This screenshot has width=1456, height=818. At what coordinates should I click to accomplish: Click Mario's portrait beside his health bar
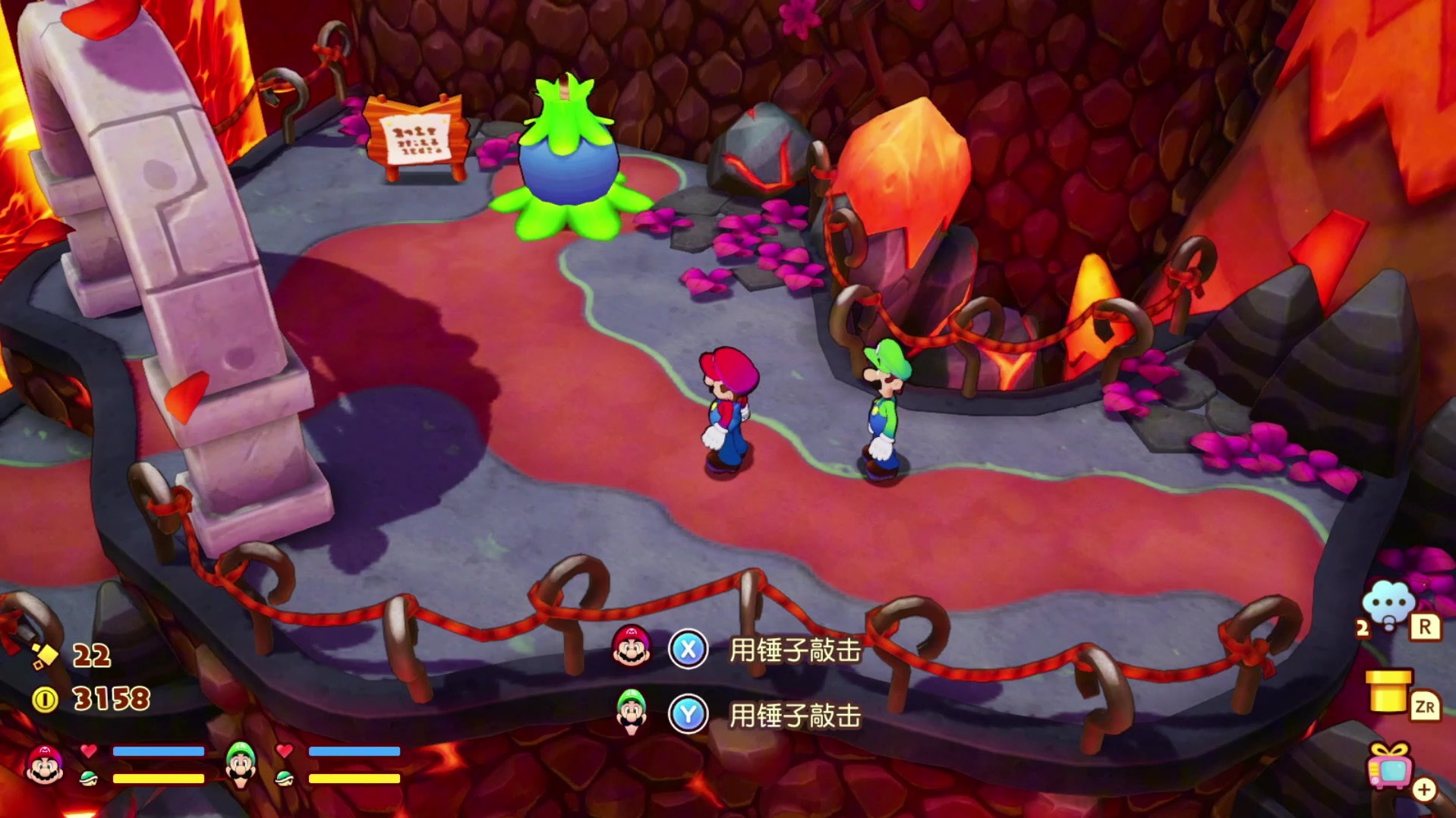coord(44,763)
